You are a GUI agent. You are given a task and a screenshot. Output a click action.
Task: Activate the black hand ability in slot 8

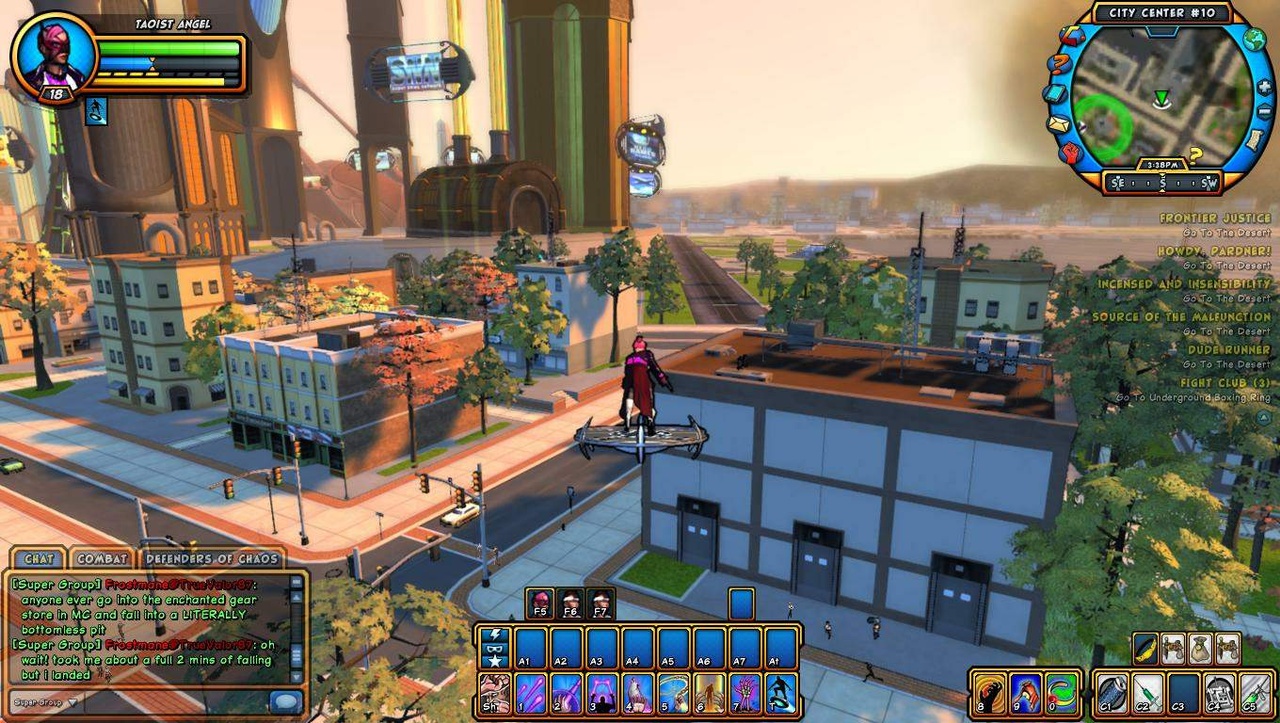[988, 693]
